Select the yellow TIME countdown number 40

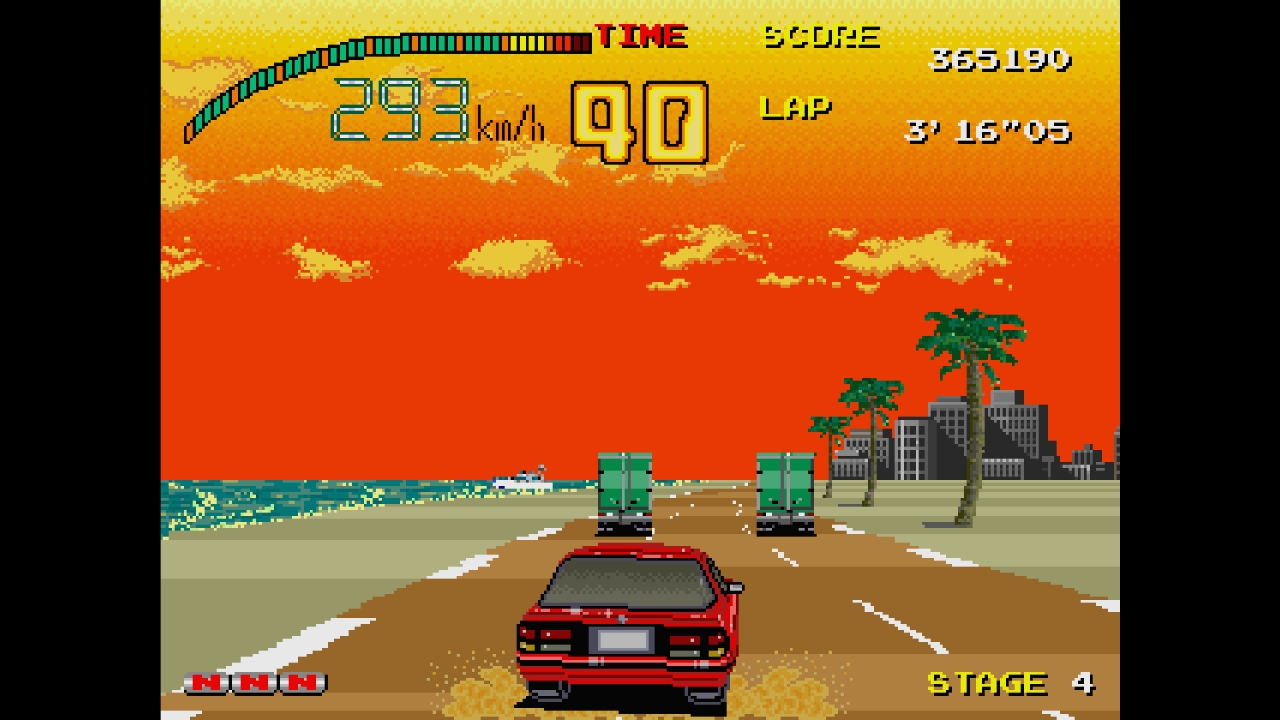pyautogui.click(x=640, y=120)
